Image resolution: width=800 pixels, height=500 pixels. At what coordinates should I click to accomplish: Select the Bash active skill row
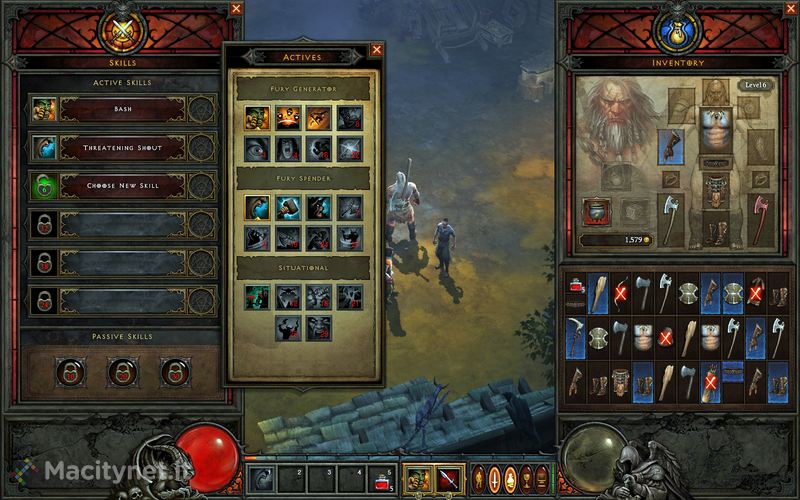[122, 108]
